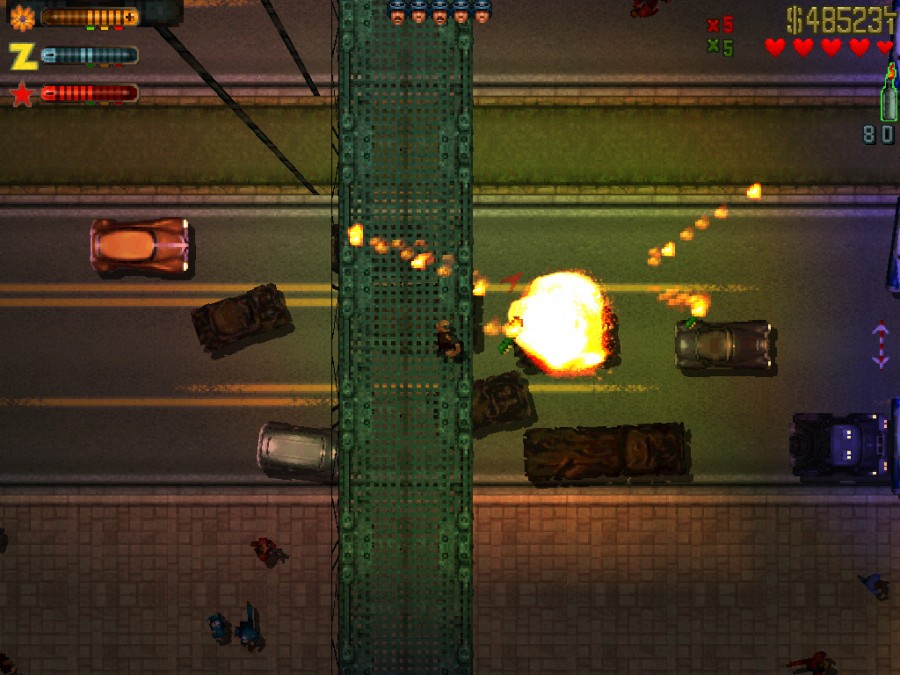Click the purple mission direction arrow
900x675 pixels.
[880, 344]
